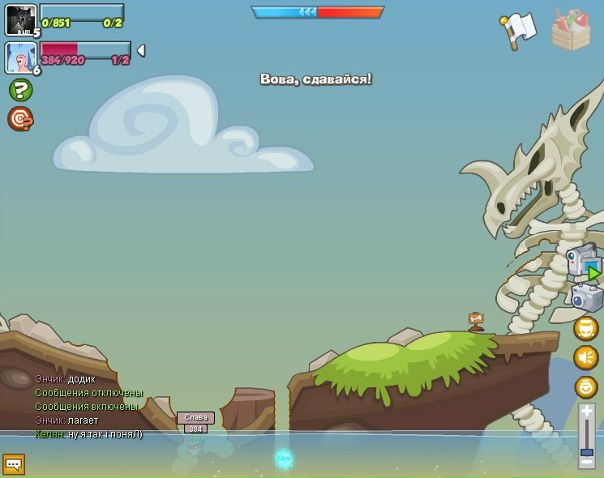The height and width of the screenshot is (478, 604).
Task: Zoom in with the slider's plus button
Action: (587, 410)
